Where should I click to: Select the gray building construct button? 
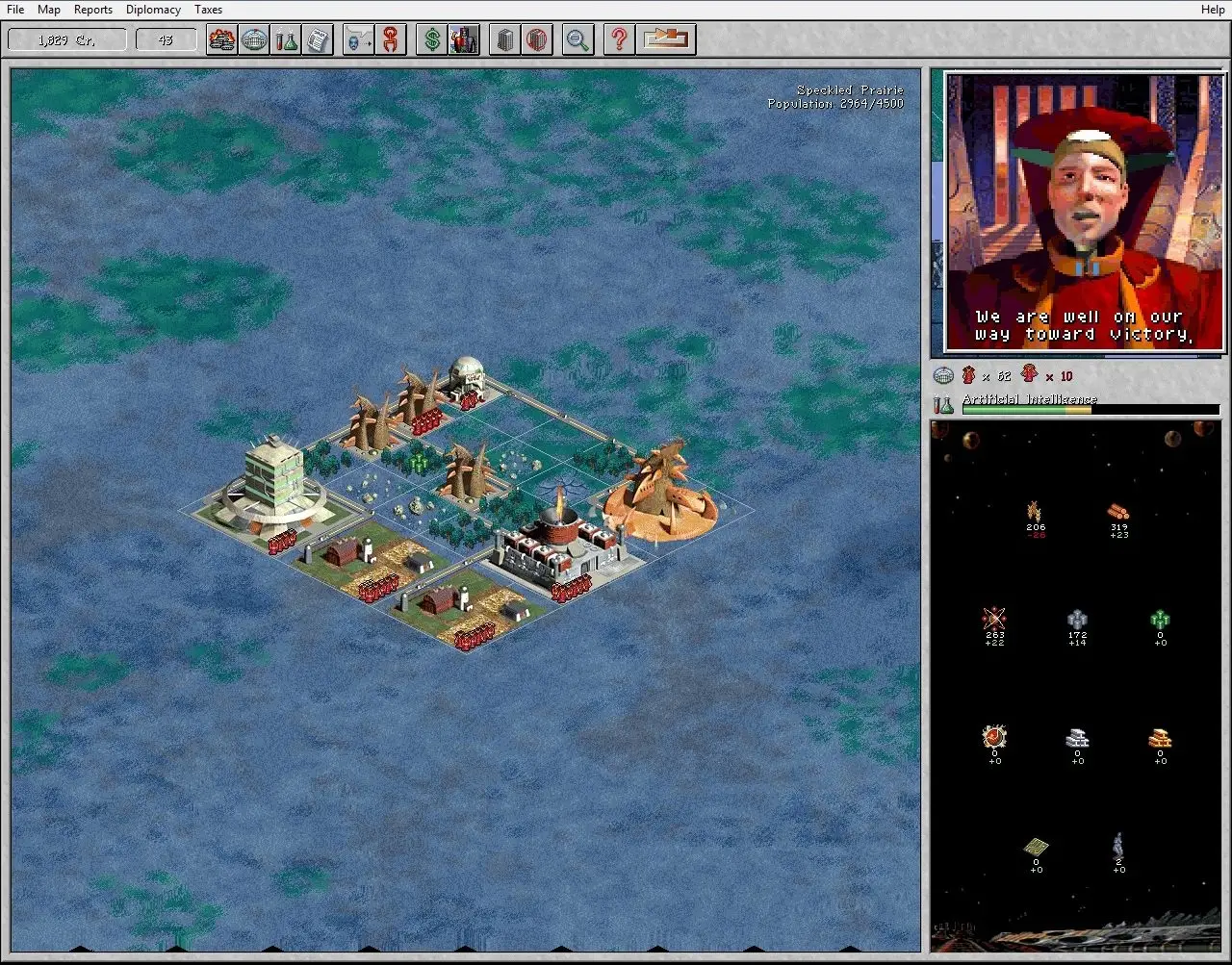505,40
